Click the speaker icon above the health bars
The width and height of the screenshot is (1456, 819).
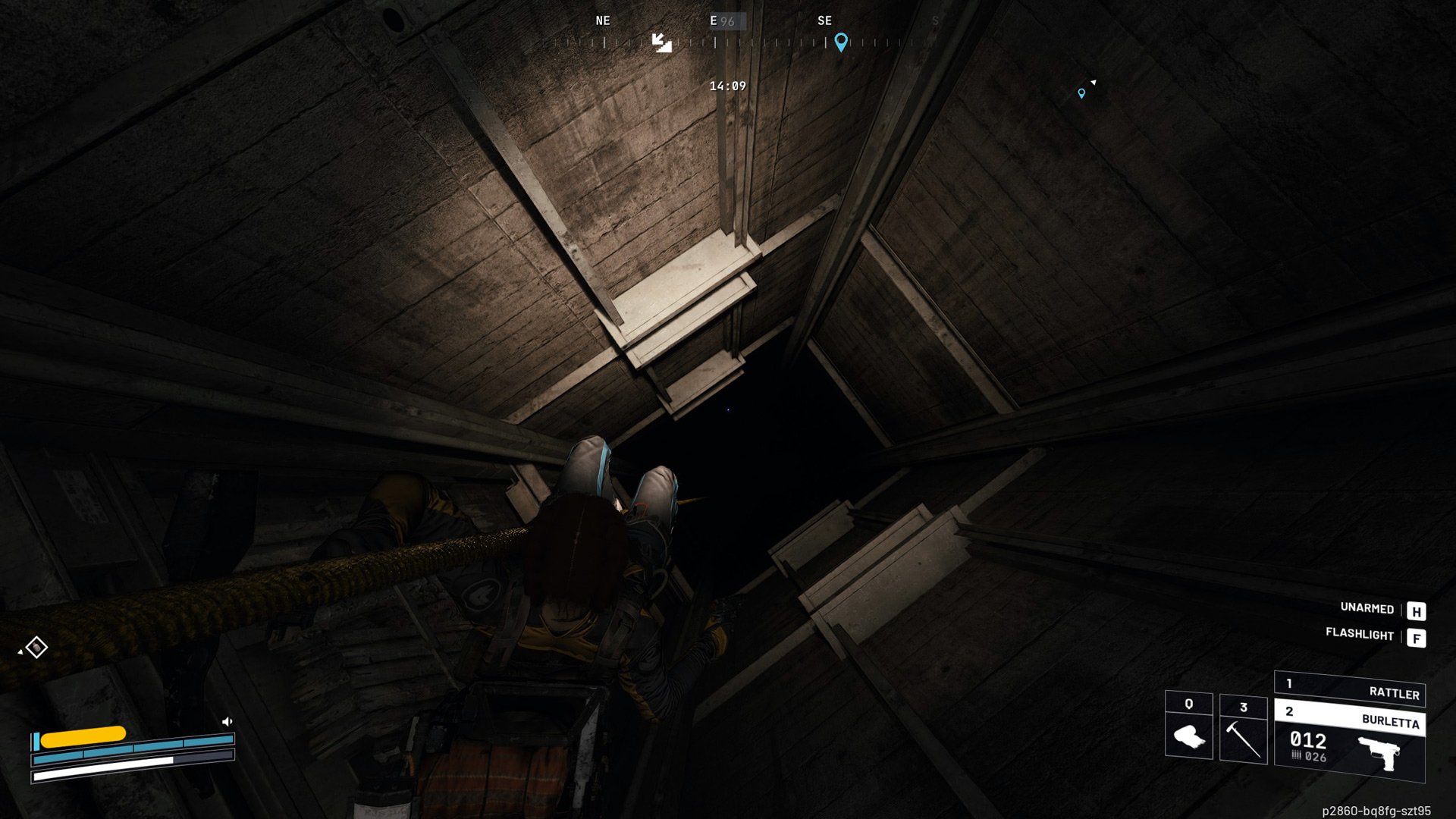(227, 720)
